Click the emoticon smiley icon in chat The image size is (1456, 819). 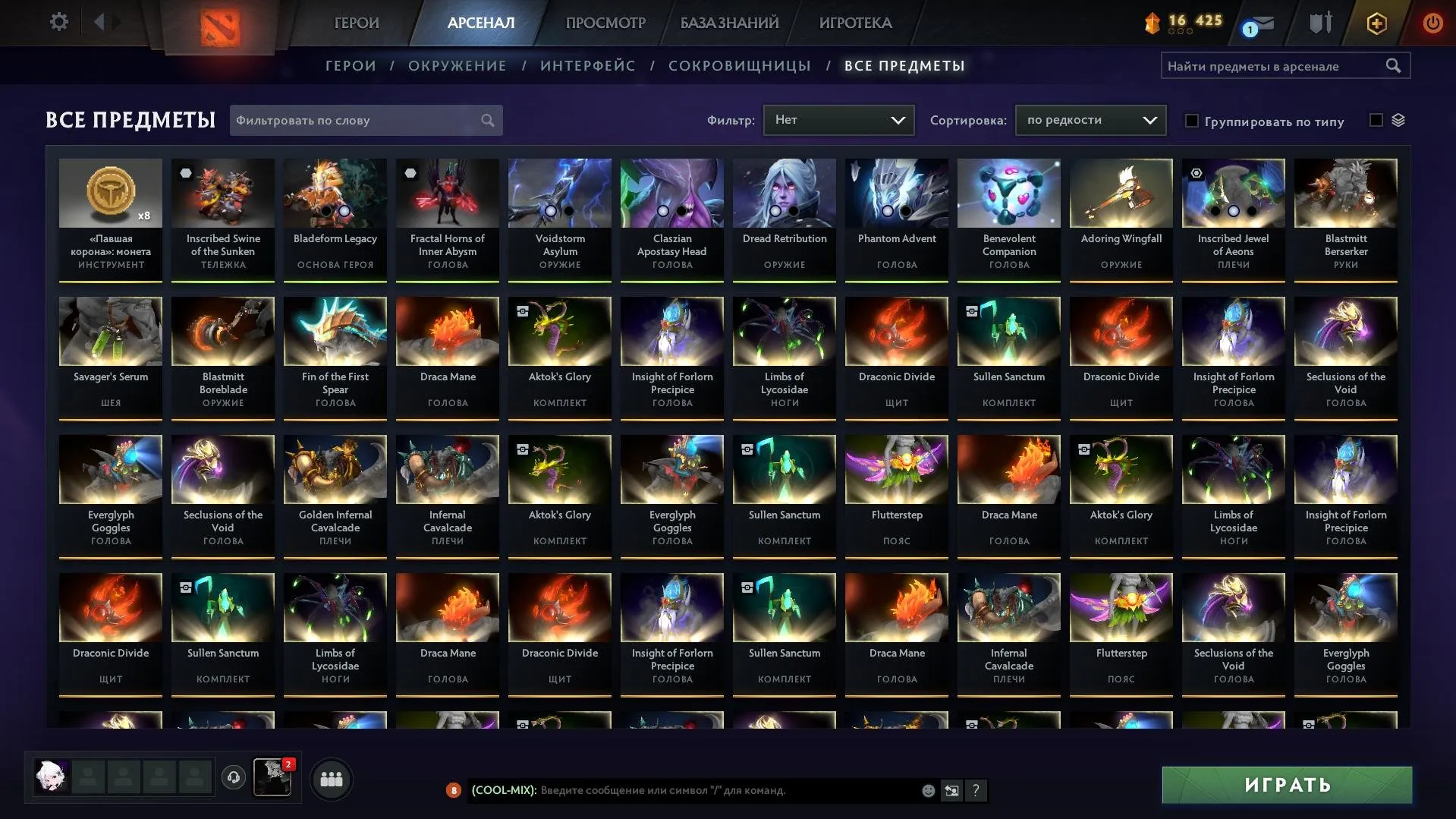(x=929, y=790)
